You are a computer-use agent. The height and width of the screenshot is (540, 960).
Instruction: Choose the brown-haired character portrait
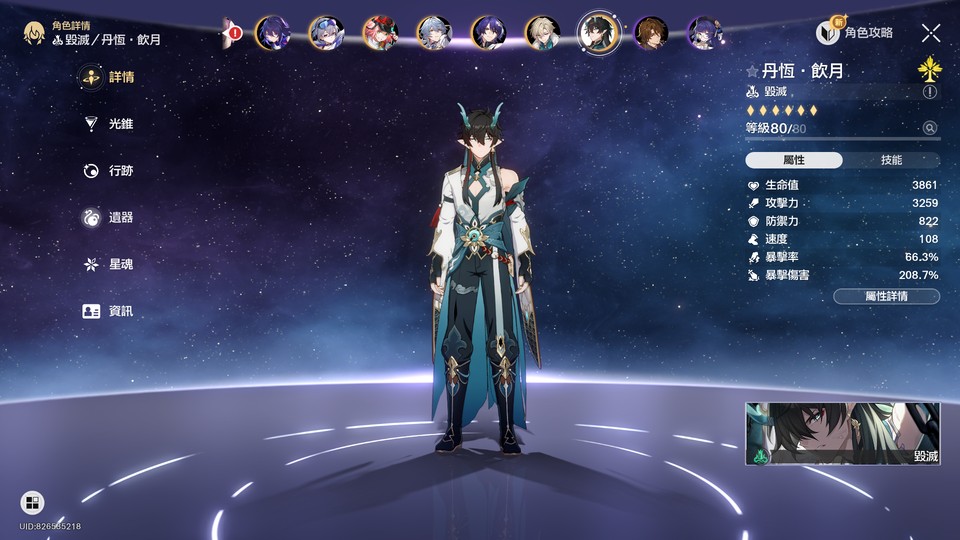651,33
